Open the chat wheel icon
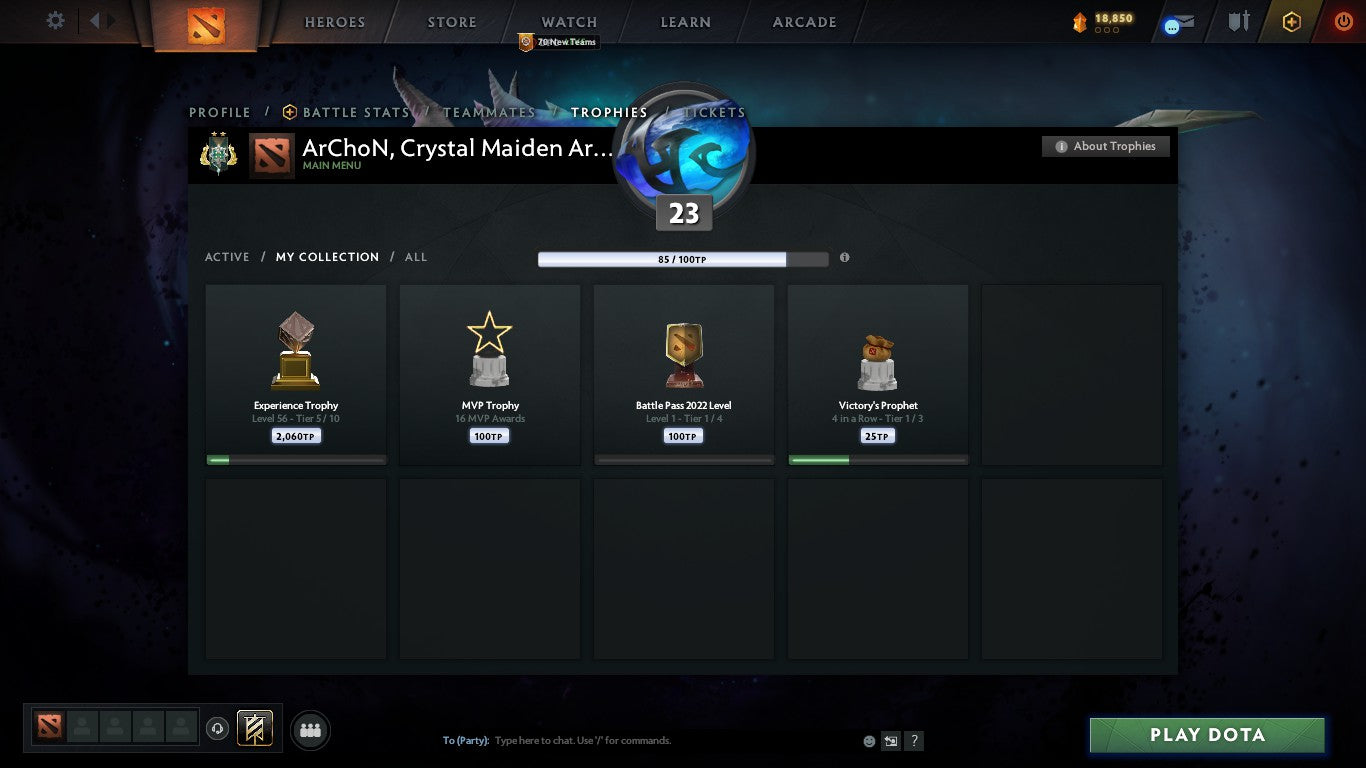 tap(890, 740)
